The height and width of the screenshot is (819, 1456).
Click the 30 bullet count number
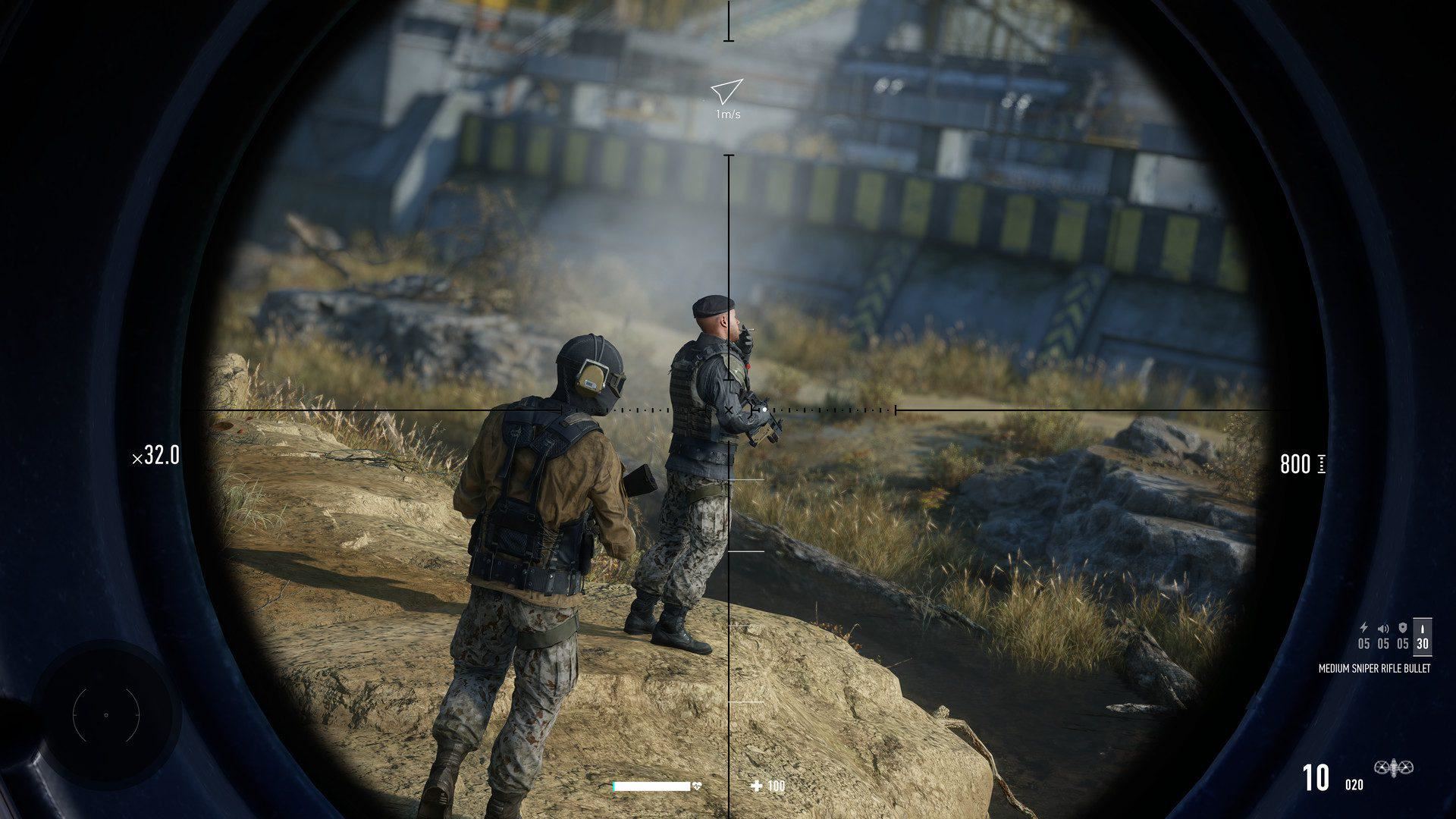1423,644
